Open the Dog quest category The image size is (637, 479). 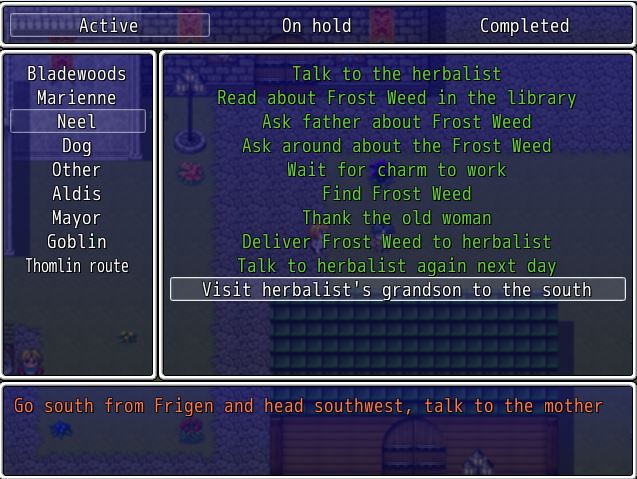(x=77, y=146)
